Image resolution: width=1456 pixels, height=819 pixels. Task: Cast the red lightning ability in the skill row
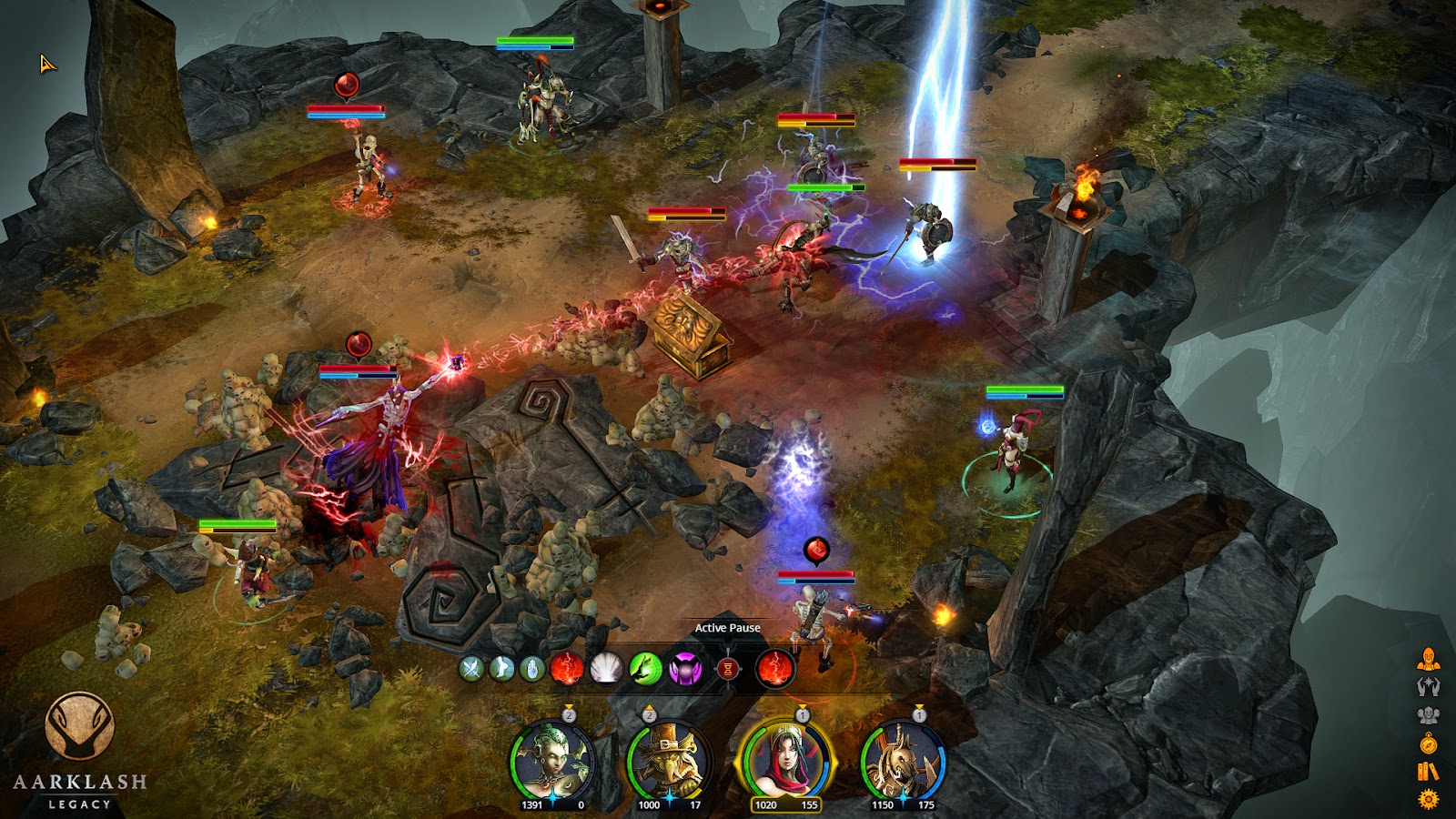[566, 669]
